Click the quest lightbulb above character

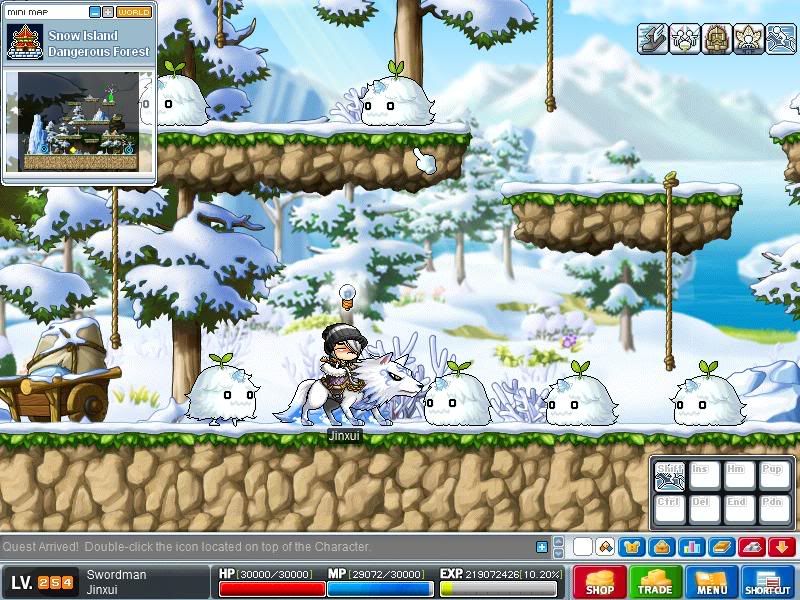[x=347, y=293]
